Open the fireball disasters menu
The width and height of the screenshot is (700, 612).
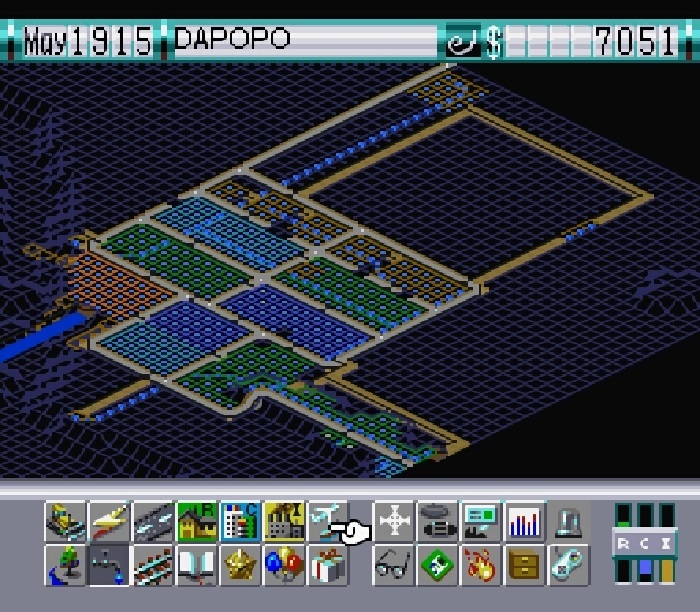[481, 565]
